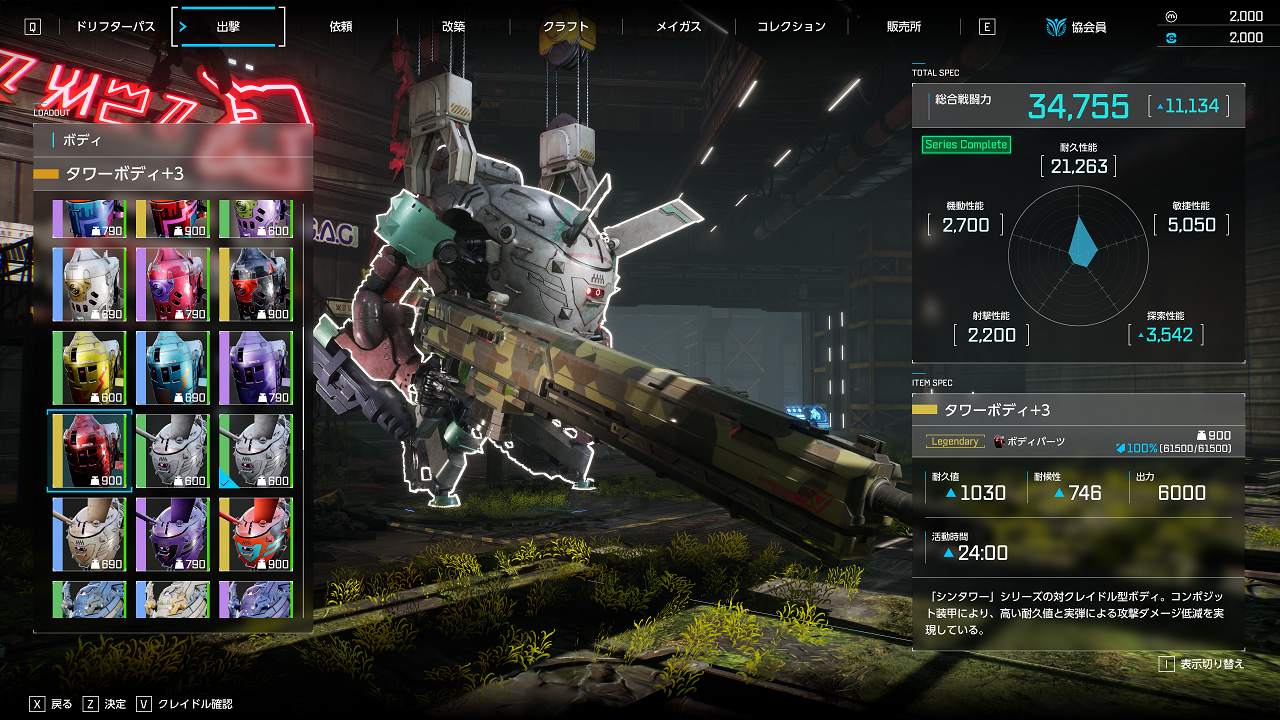Select the 出撃 tab
The image size is (1280, 720).
[x=228, y=27]
